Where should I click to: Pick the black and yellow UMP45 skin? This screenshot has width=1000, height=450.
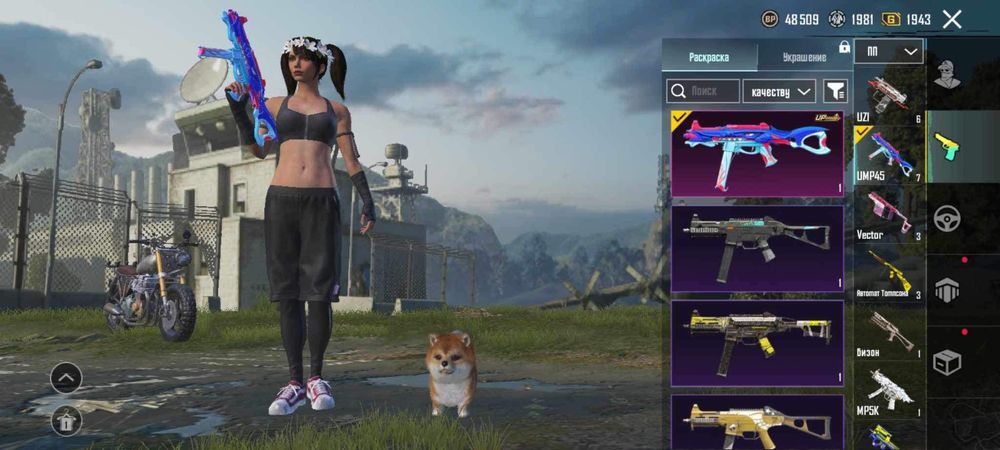tap(757, 343)
